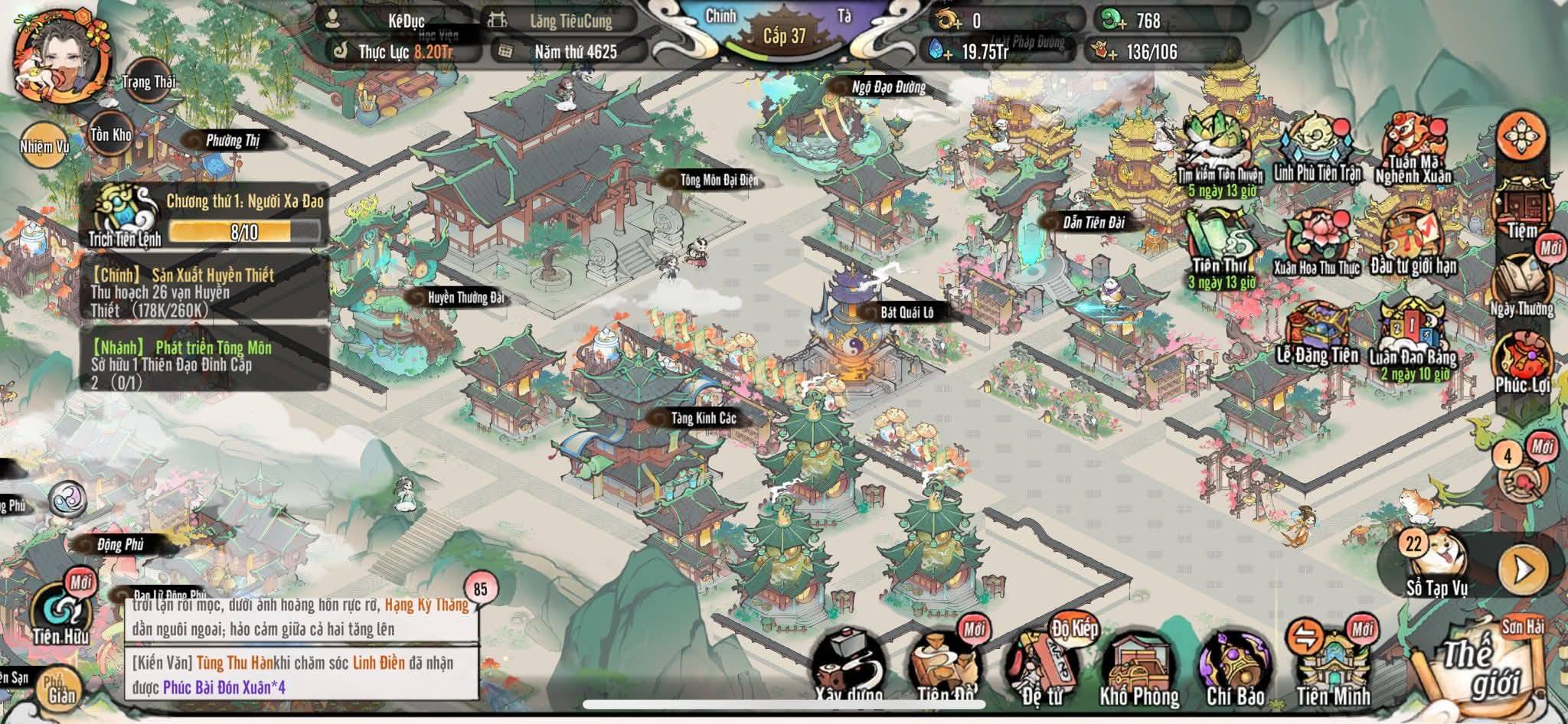Open the Trạng Thái status button
This screenshot has height=724, width=1568.
[x=148, y=82]
